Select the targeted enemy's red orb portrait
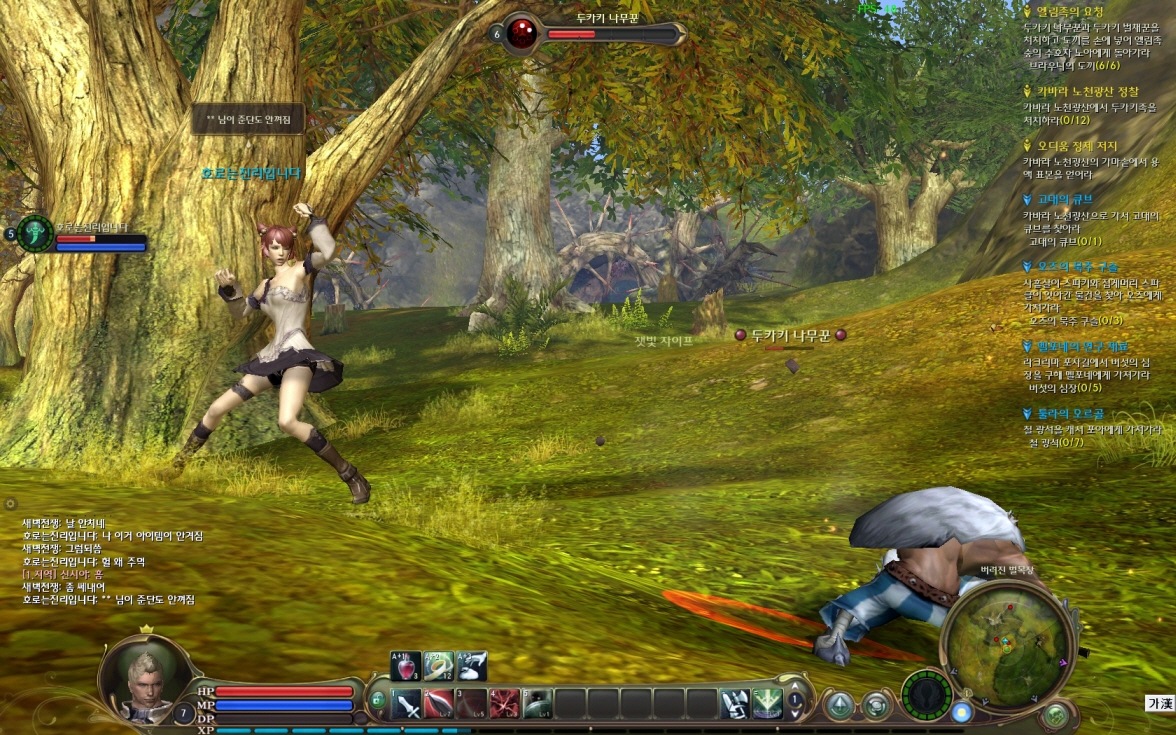Screen dimensions: 1176x735 [521, 33]
